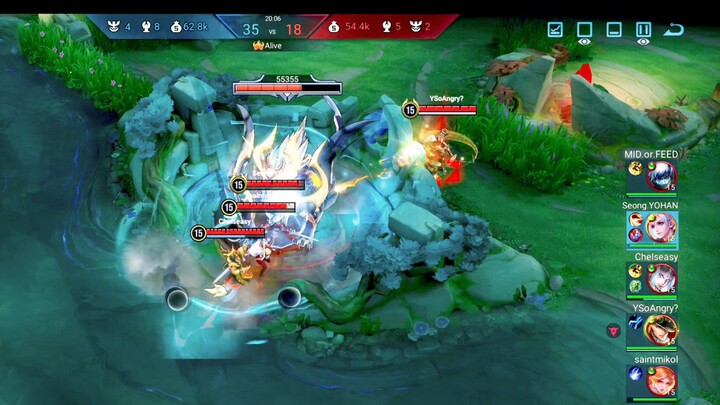Switch camera to YSoAngry?'s portrait
Viewport: 720px width, 405px height.
(661, 329)
